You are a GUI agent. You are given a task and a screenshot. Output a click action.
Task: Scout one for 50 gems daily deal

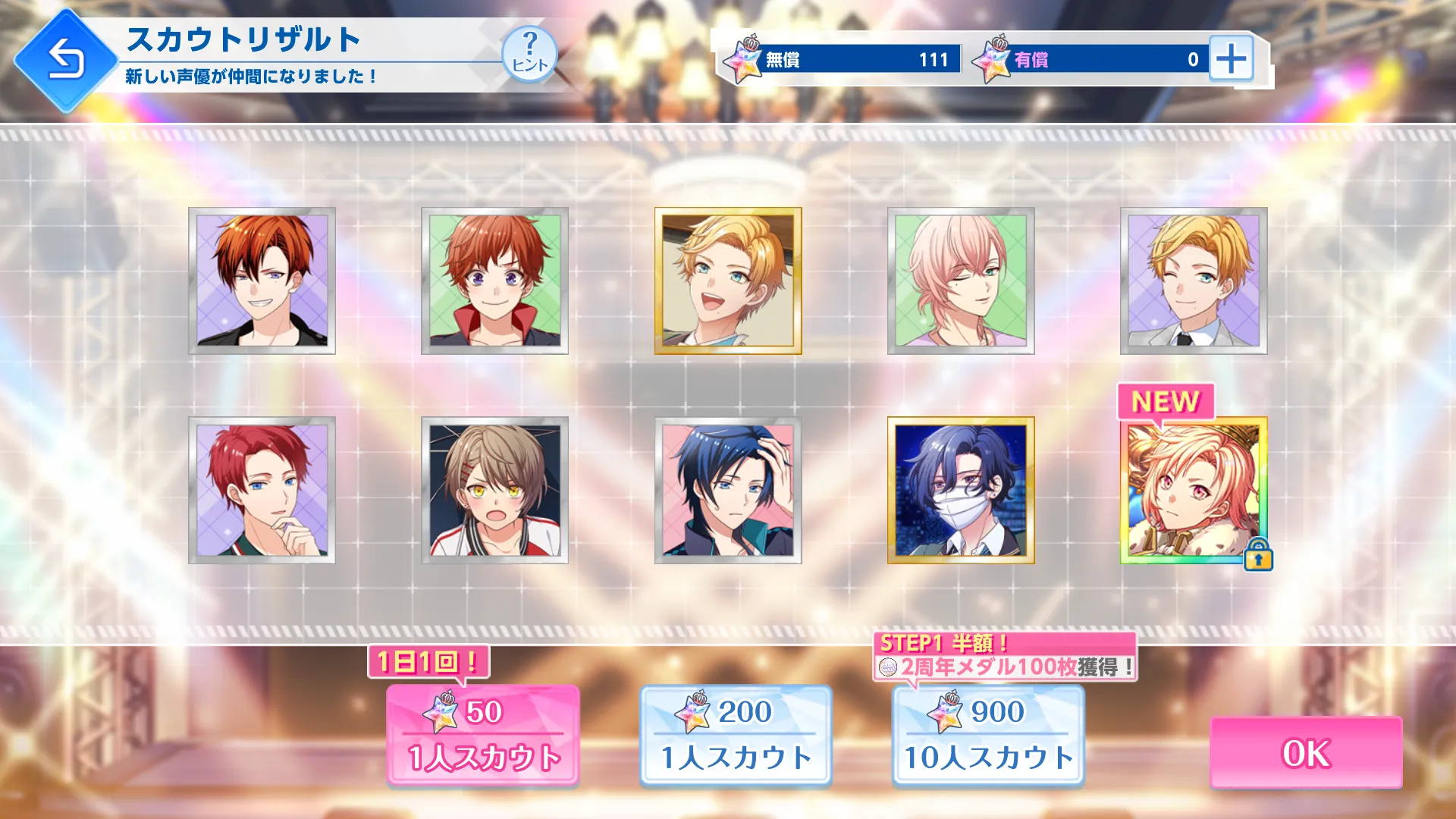[483, 735]
